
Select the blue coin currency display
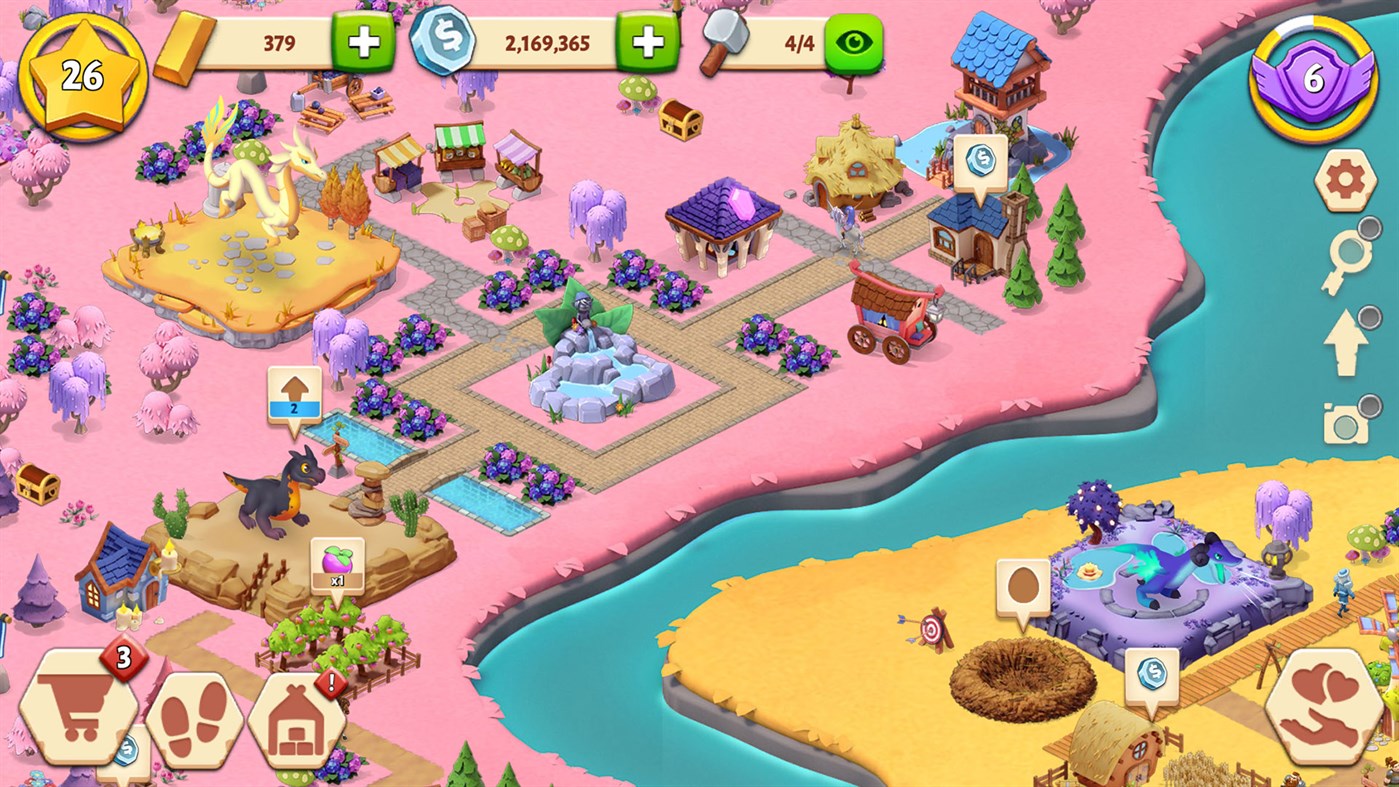(445, 43)
